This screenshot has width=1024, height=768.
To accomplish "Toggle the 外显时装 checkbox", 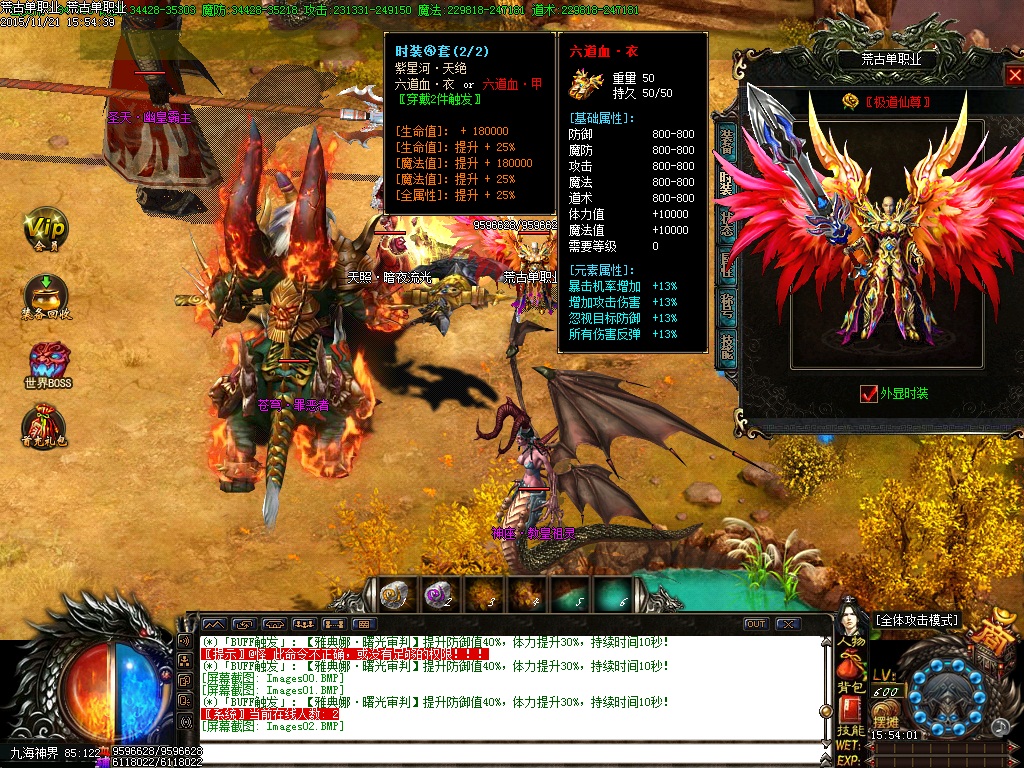I will pos(868,394).
